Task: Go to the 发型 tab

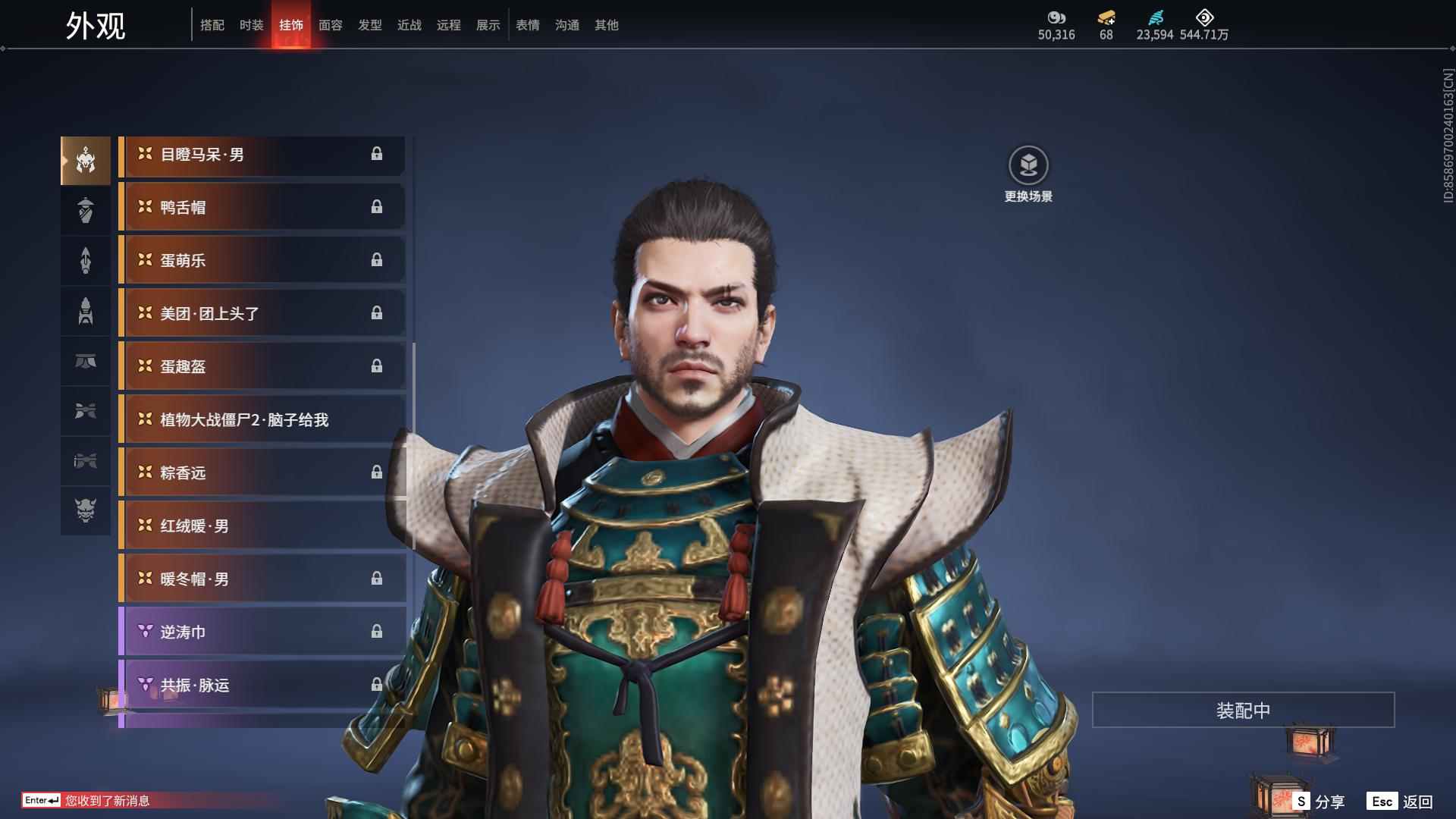Action: [370, 25]
